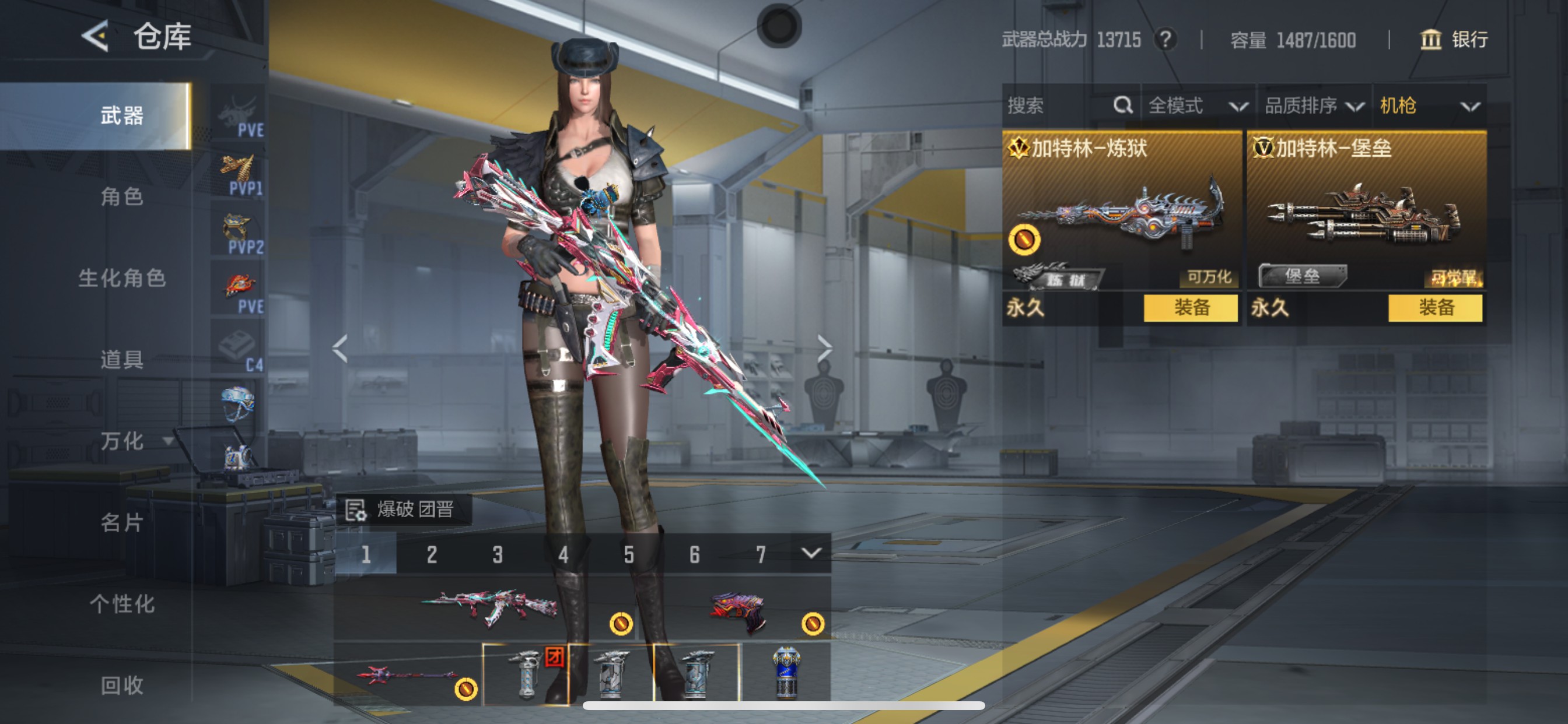Select loadout slot number 3

point(498,554)
